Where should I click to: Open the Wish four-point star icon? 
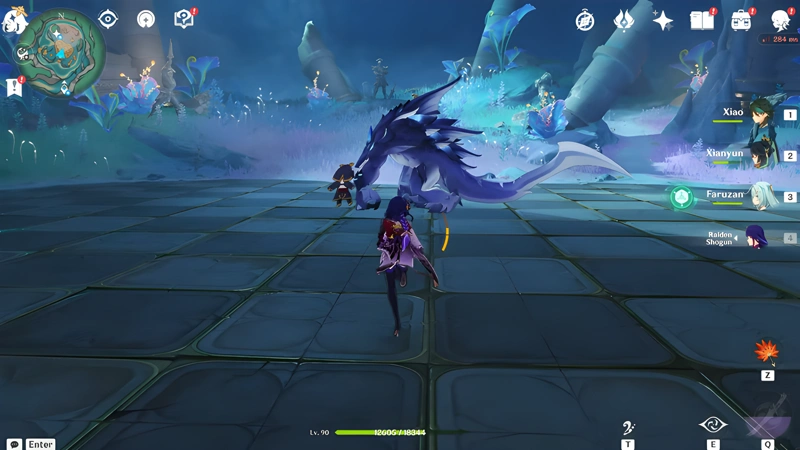point(662,20)
